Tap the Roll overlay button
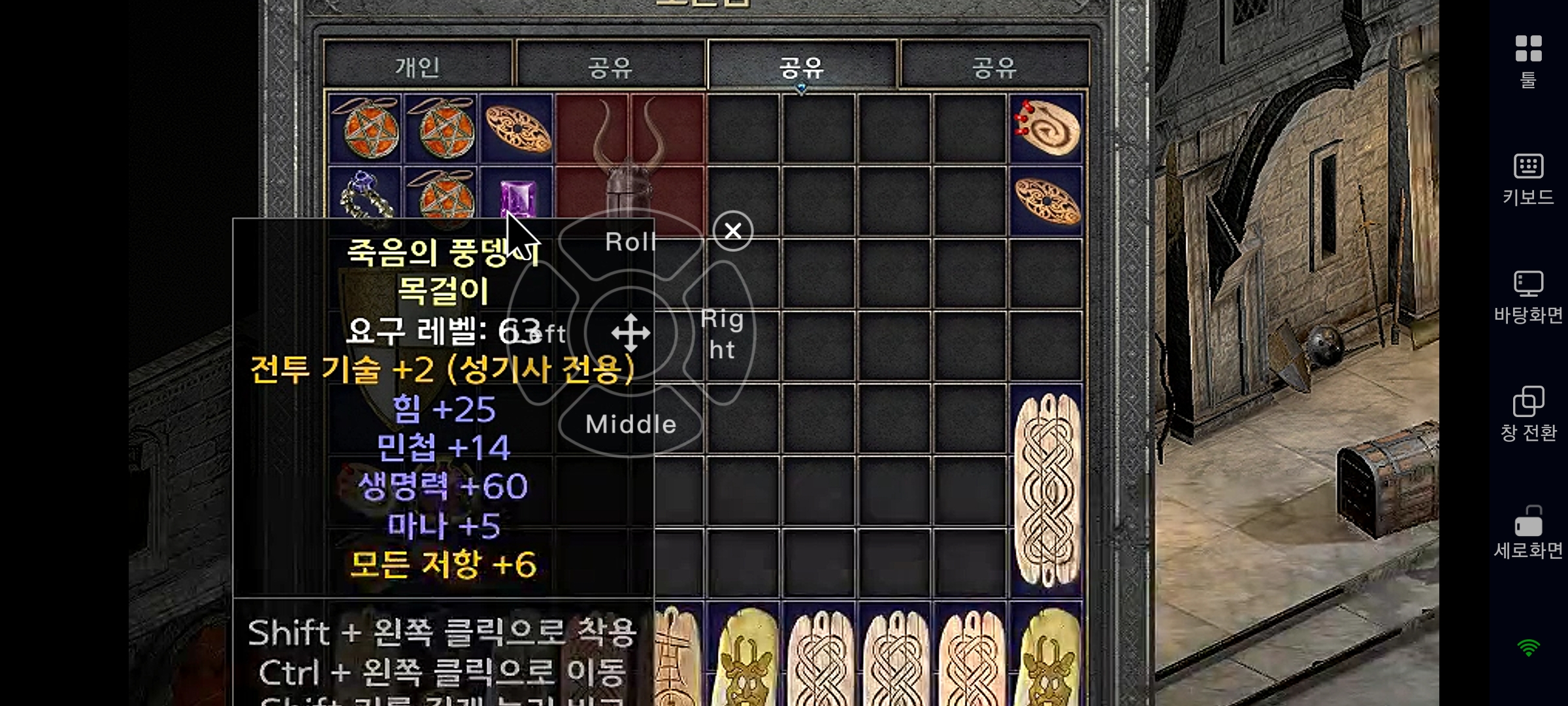This screenshot has width=1568, height=706. pyautogui.click(x=630, y=243)
